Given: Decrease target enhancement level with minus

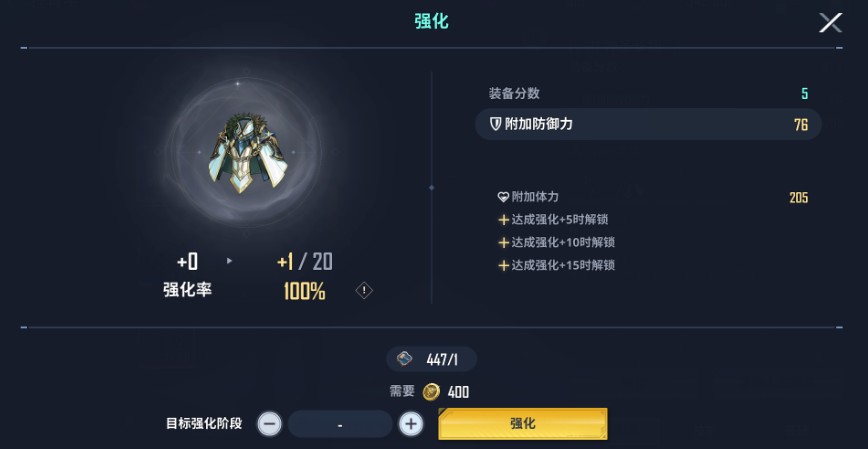Looking at the screenshot, I should click(x=270, y=424).
